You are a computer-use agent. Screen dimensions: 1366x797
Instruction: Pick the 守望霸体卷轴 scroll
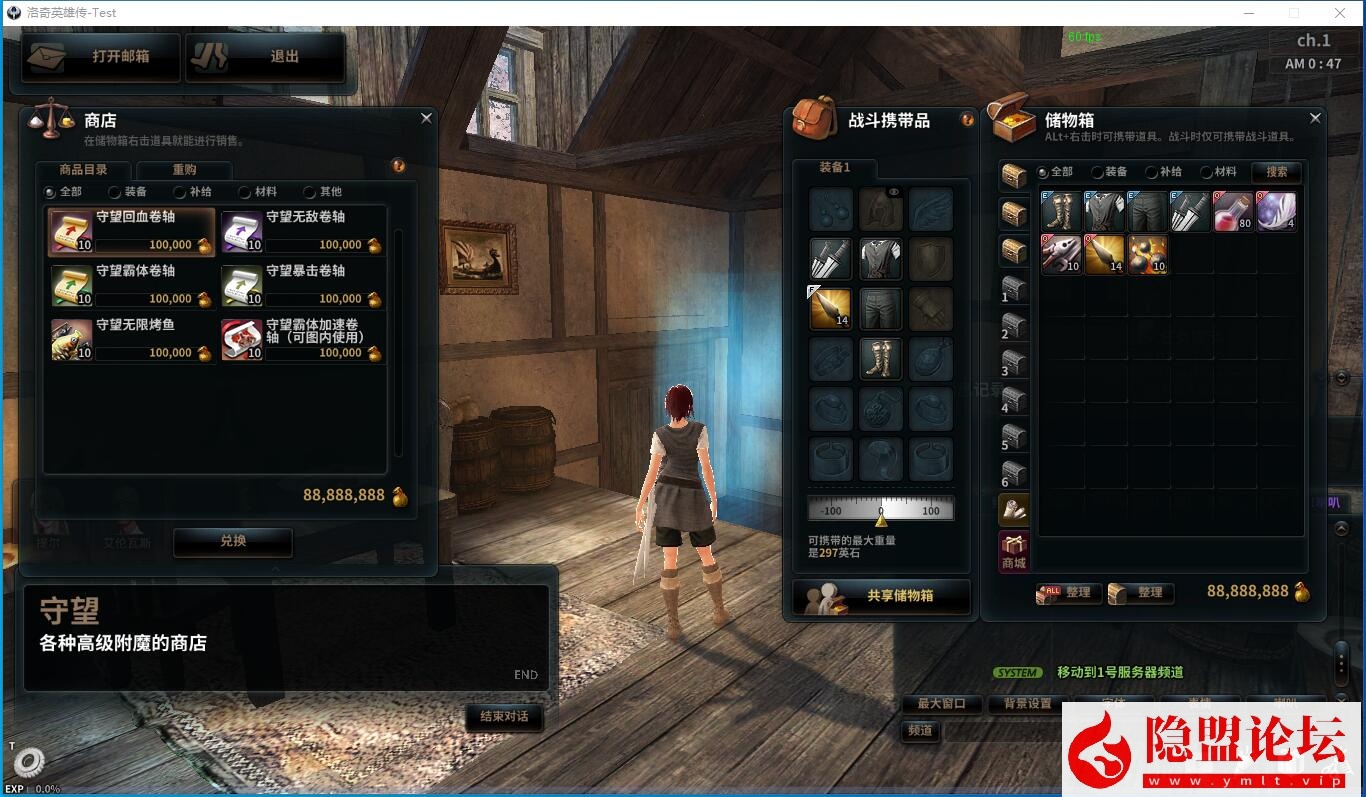[x=132, y=285]
